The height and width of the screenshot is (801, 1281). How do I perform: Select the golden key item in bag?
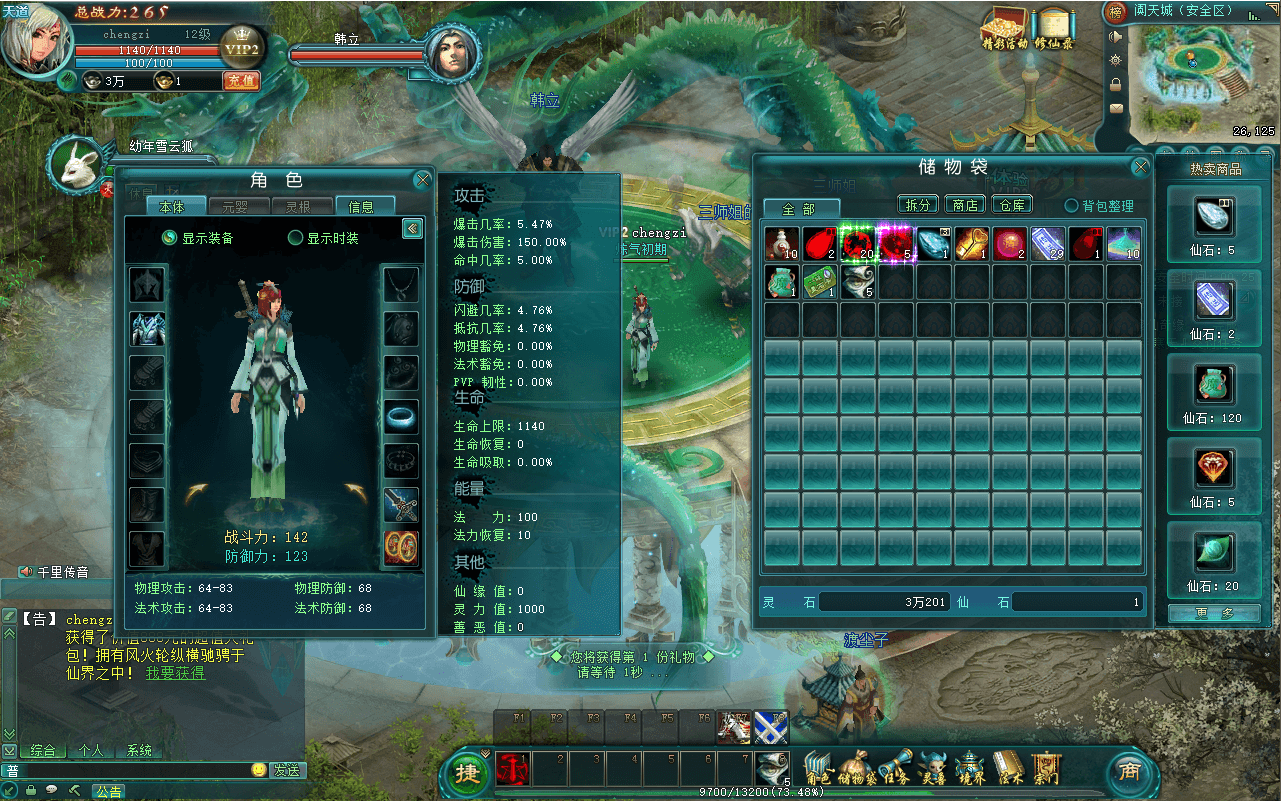(x=970, y=244)
